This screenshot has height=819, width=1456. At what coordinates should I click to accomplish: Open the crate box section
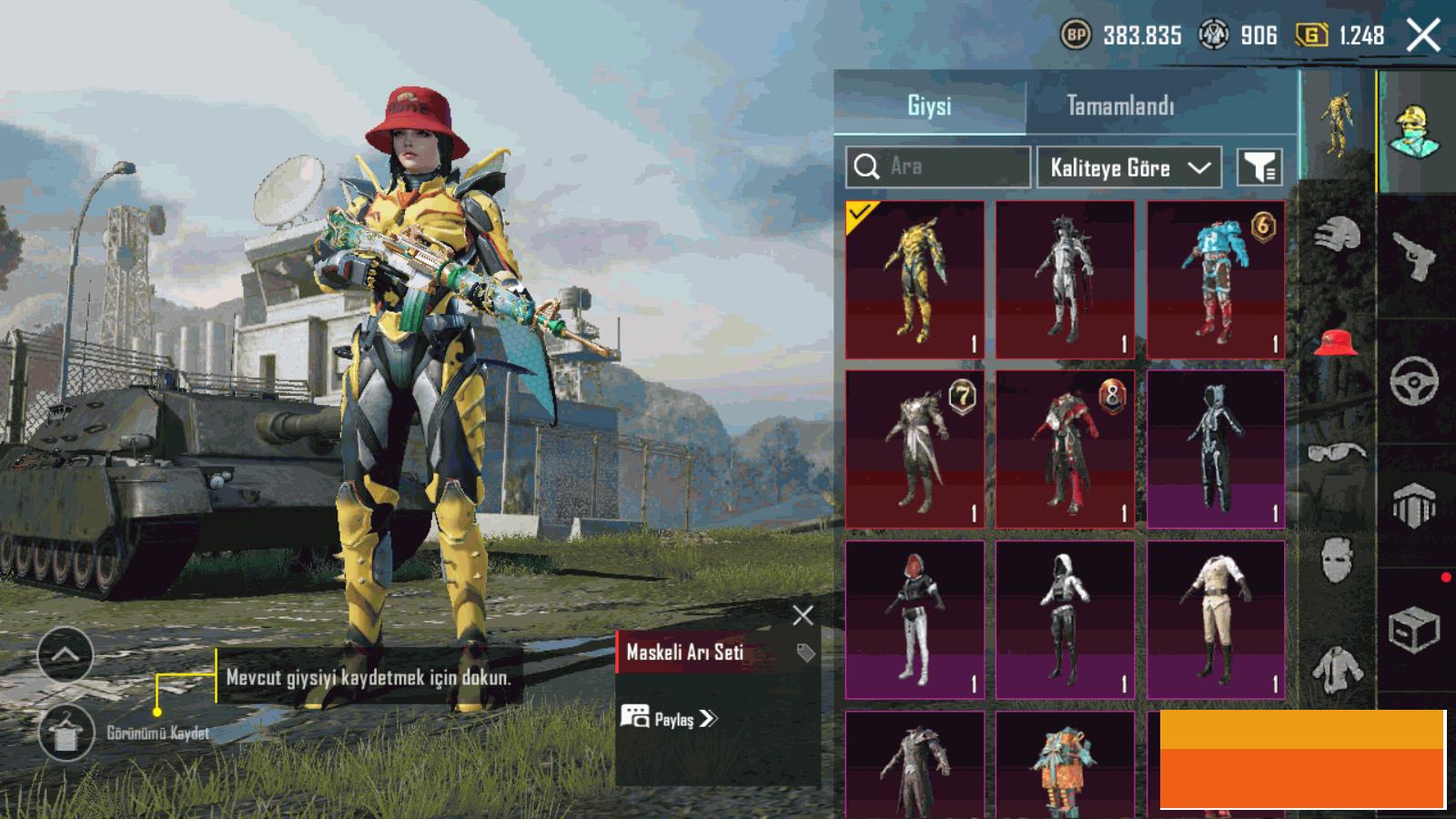pos(1414,629)
